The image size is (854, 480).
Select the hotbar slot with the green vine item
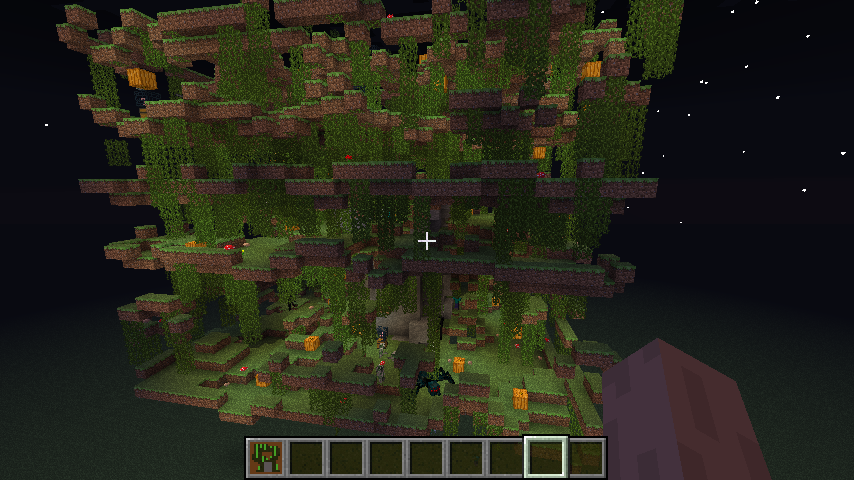coord(266,458)
